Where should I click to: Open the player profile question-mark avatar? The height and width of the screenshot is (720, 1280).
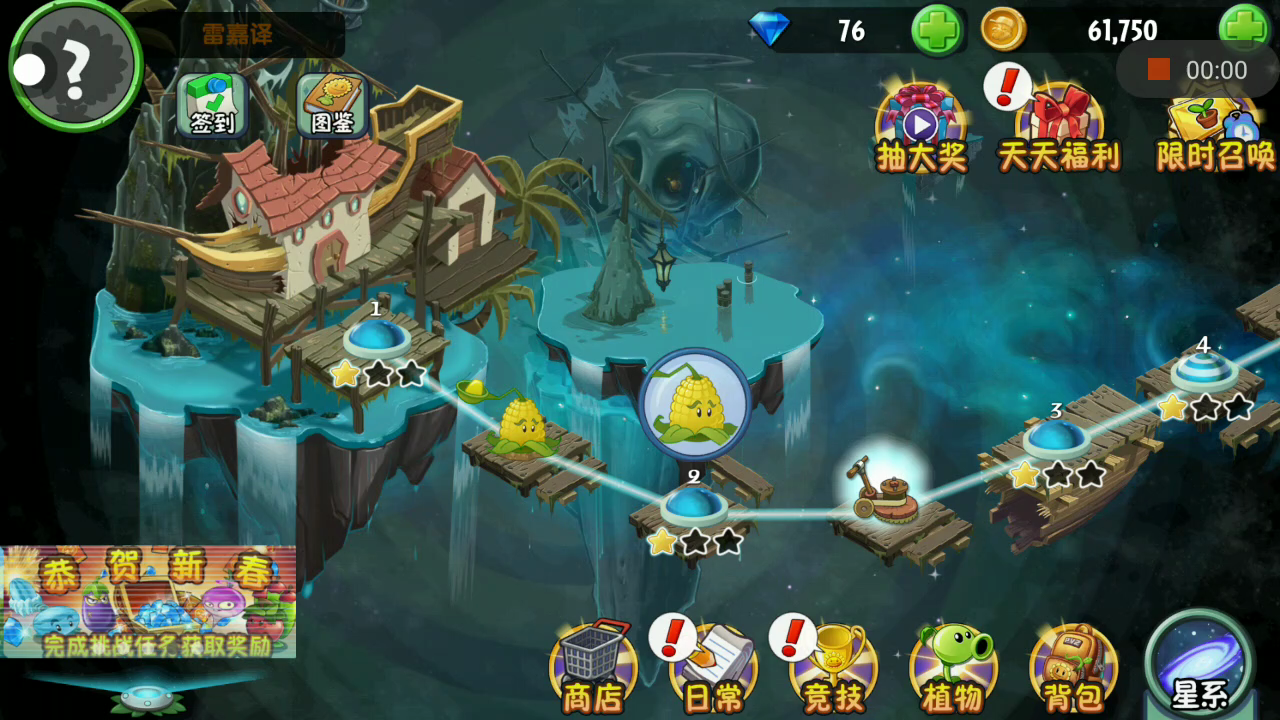pyautogui.click(x=76, y=66)
